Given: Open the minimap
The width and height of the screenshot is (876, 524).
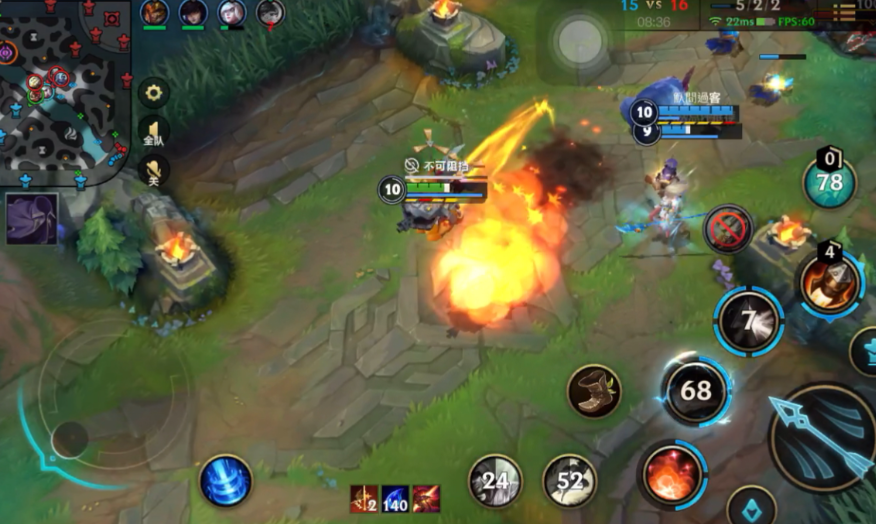Looking at the screenshot, I should coord(62,90).
